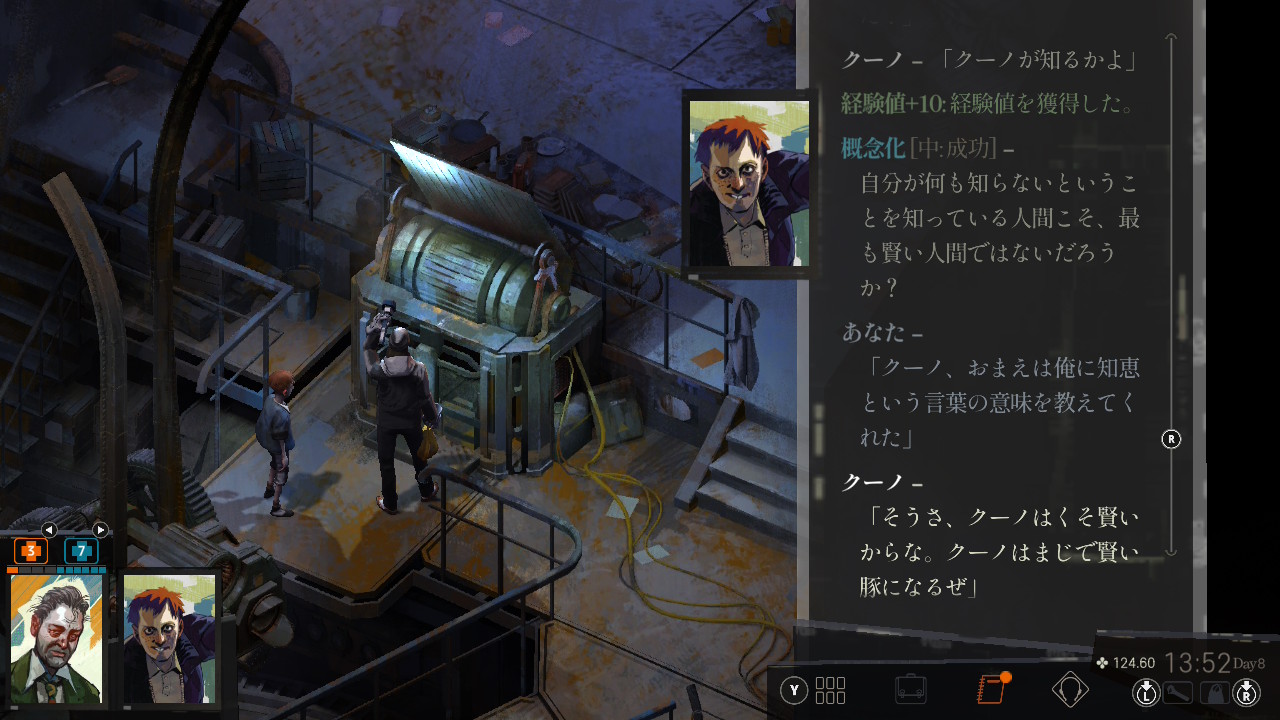Use the teal morale healing item
Image resolution: width=1280 pixels, height=720 pixels.
click(x=81, y=551)
